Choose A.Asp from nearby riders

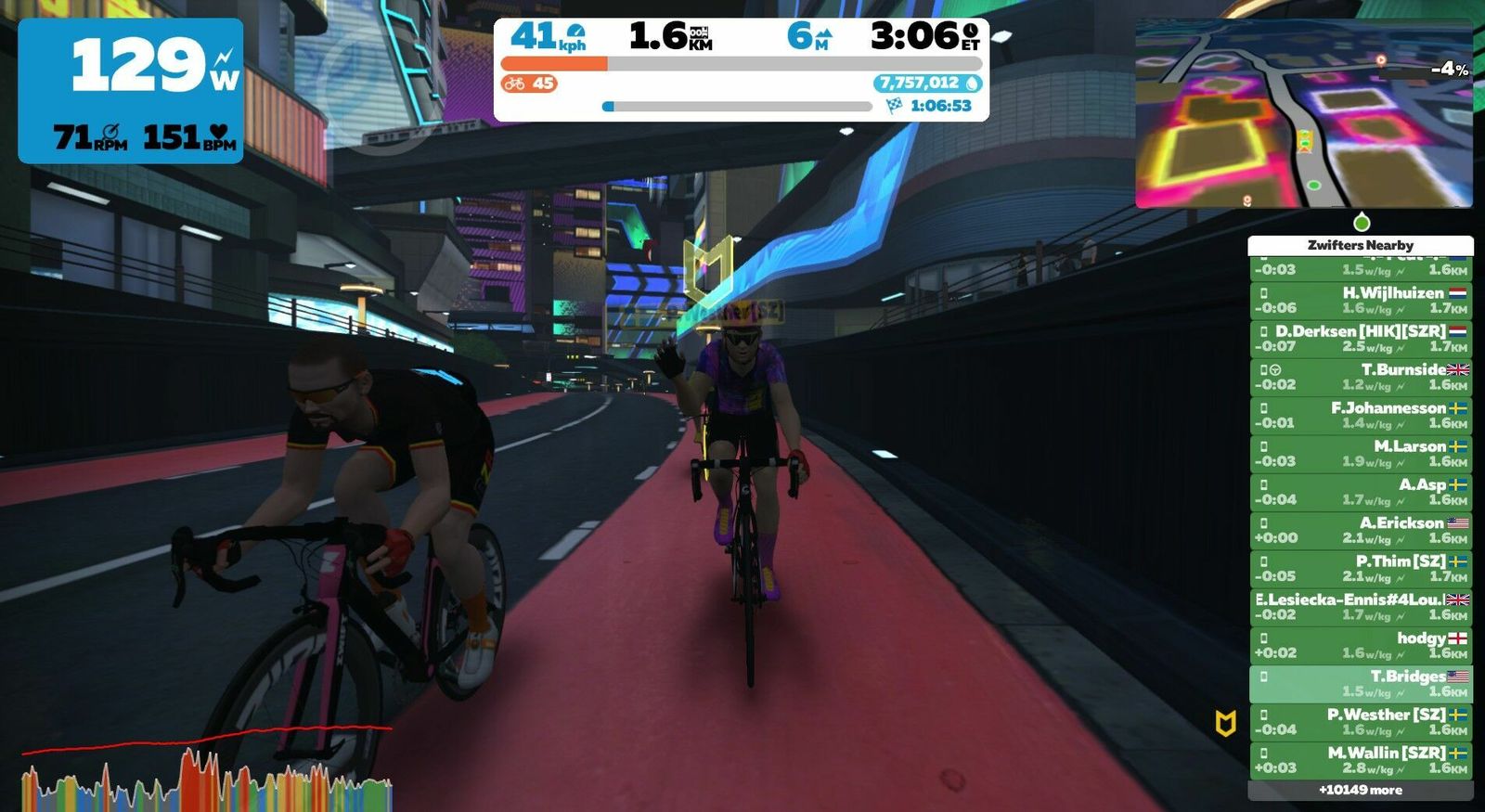pyautogui.click(x=1360, y=491)
